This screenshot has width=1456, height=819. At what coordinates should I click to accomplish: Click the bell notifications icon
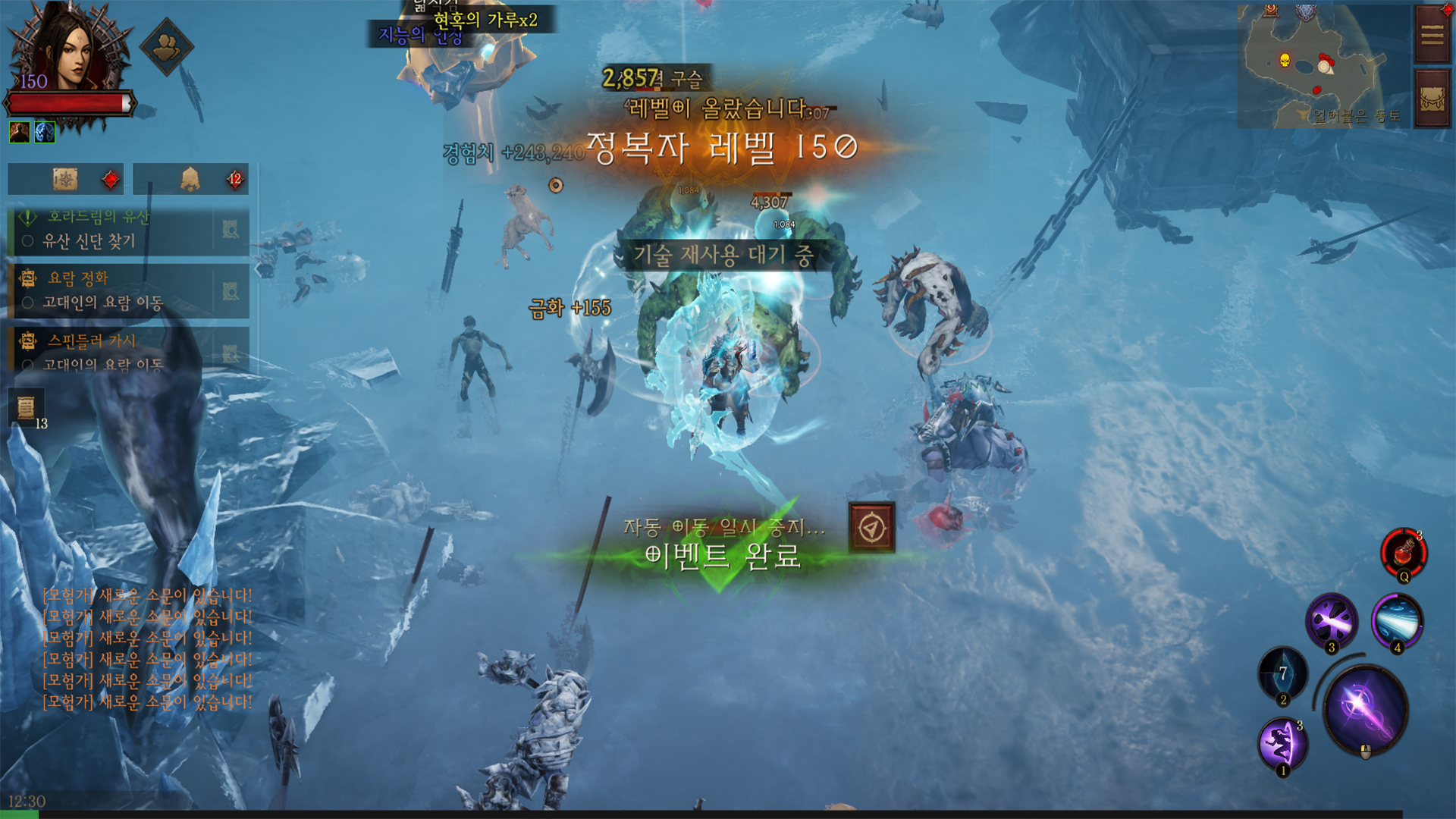click(x=190, y=180)
